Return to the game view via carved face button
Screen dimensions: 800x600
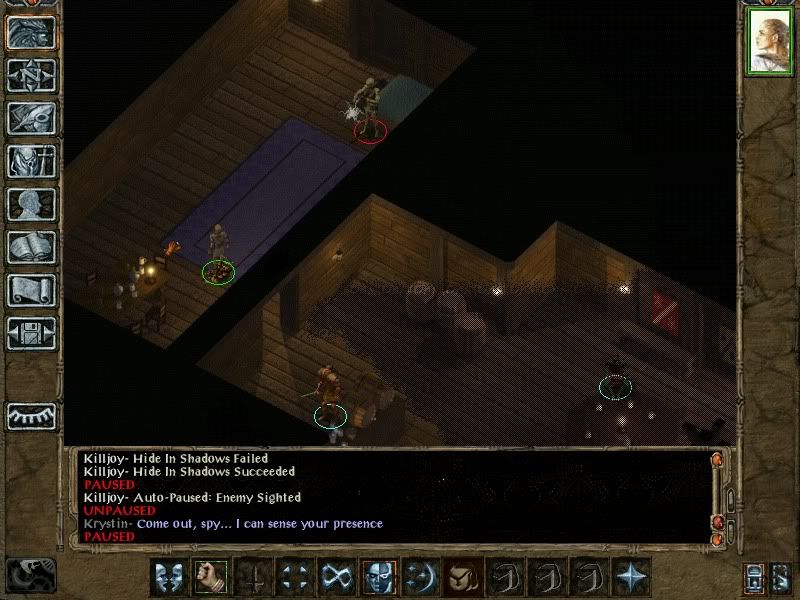(x=31, y=32)
